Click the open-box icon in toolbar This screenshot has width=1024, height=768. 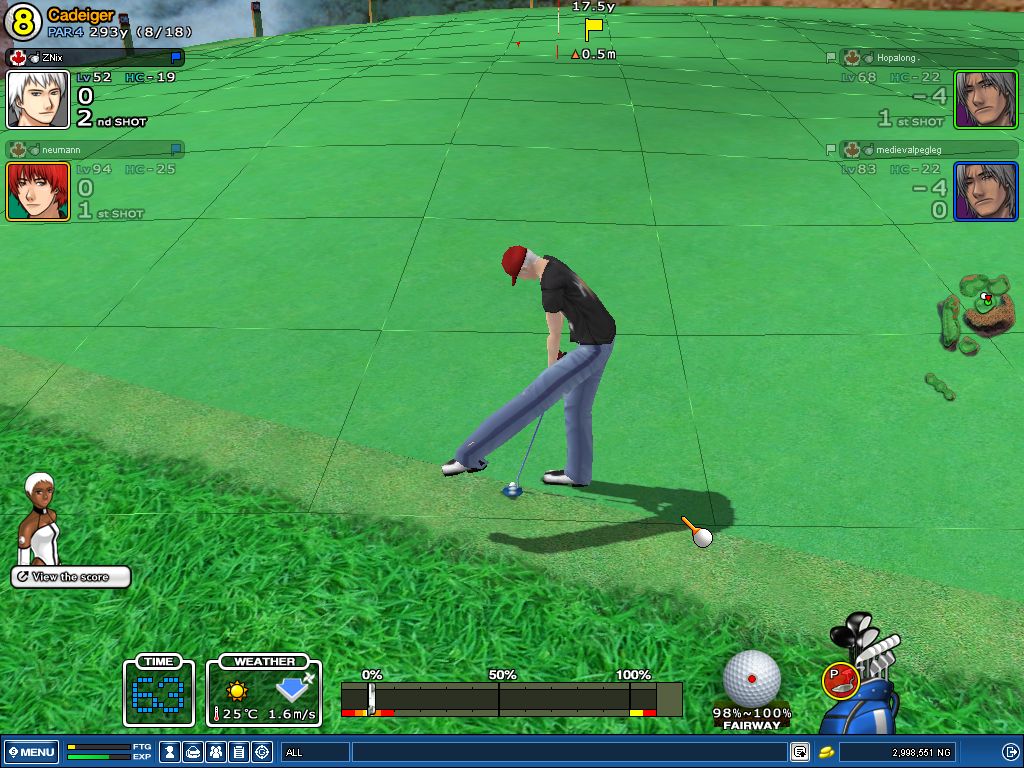pos(194,751)
